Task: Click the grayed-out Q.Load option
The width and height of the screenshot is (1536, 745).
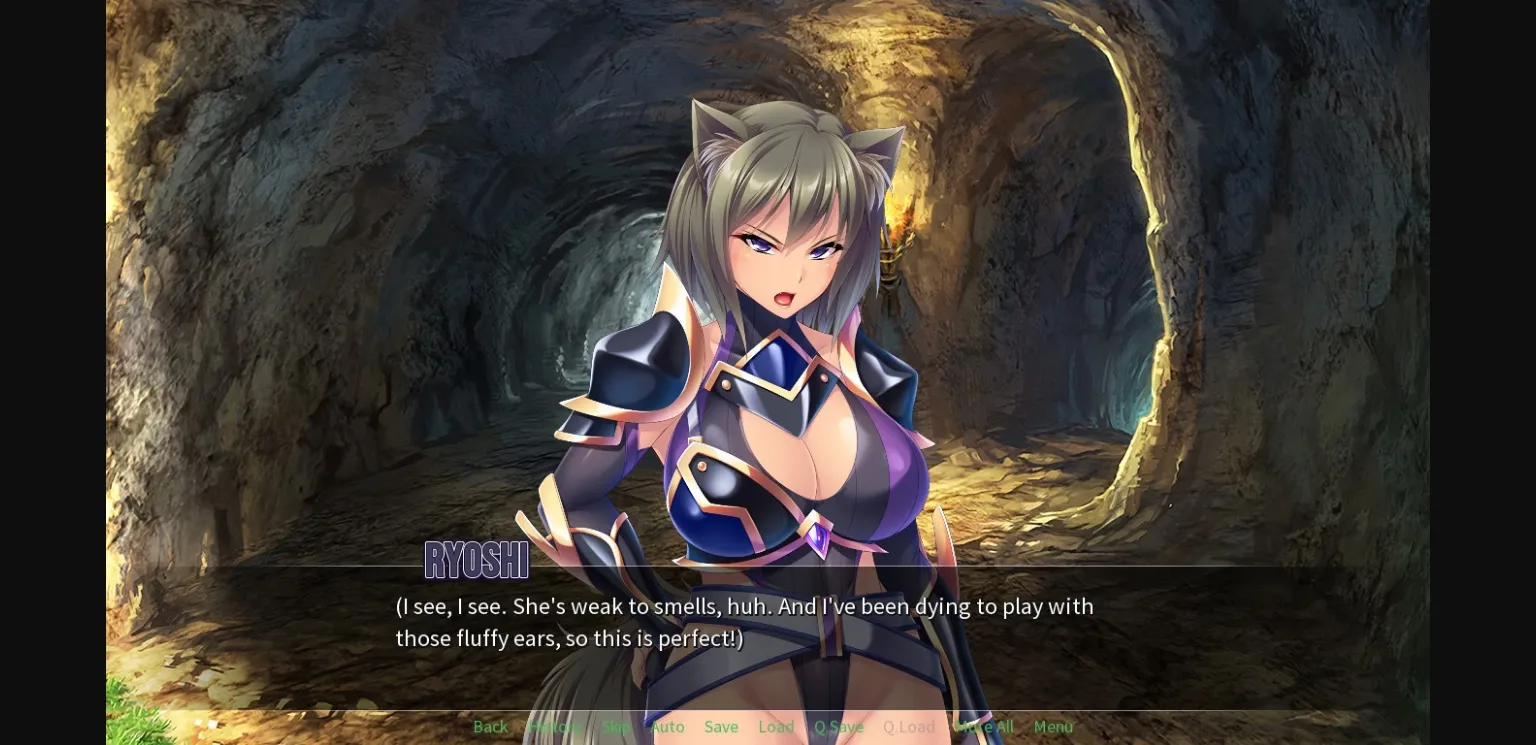Action: tap(908, 727)
